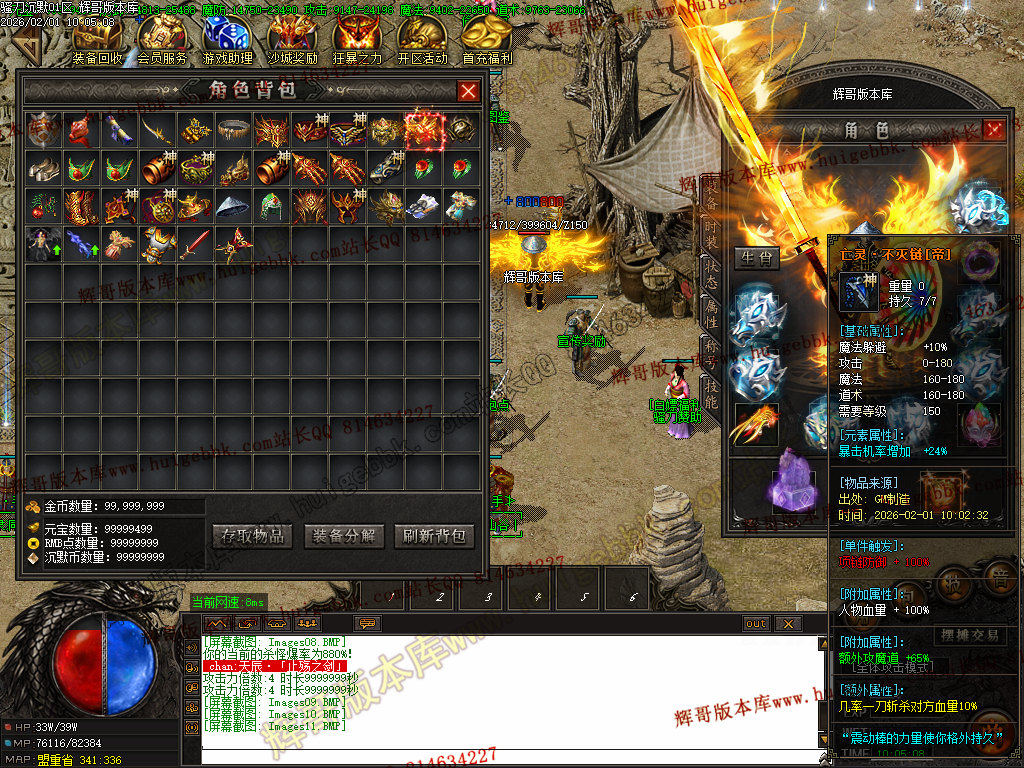Close the 角色 character panel

[x=993, y=130]
